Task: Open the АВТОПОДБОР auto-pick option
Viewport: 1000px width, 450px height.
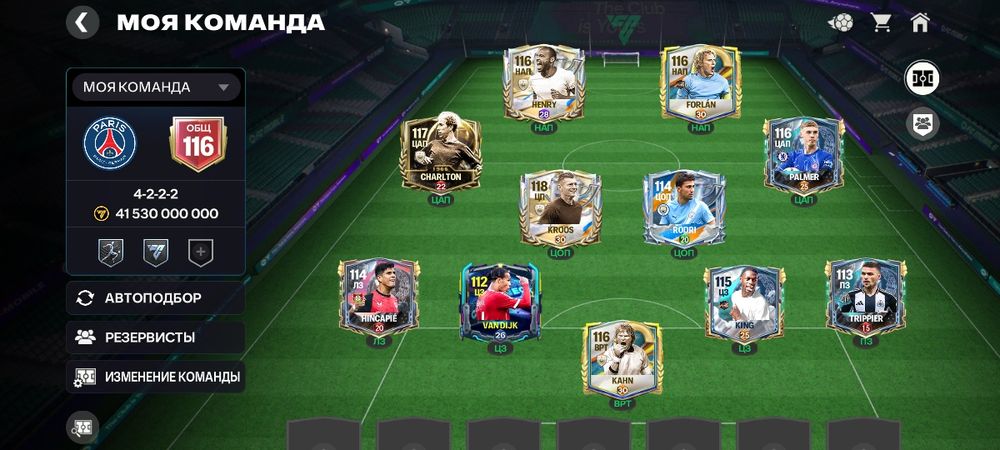Action: pyautogui.click(x=155, y=298)
